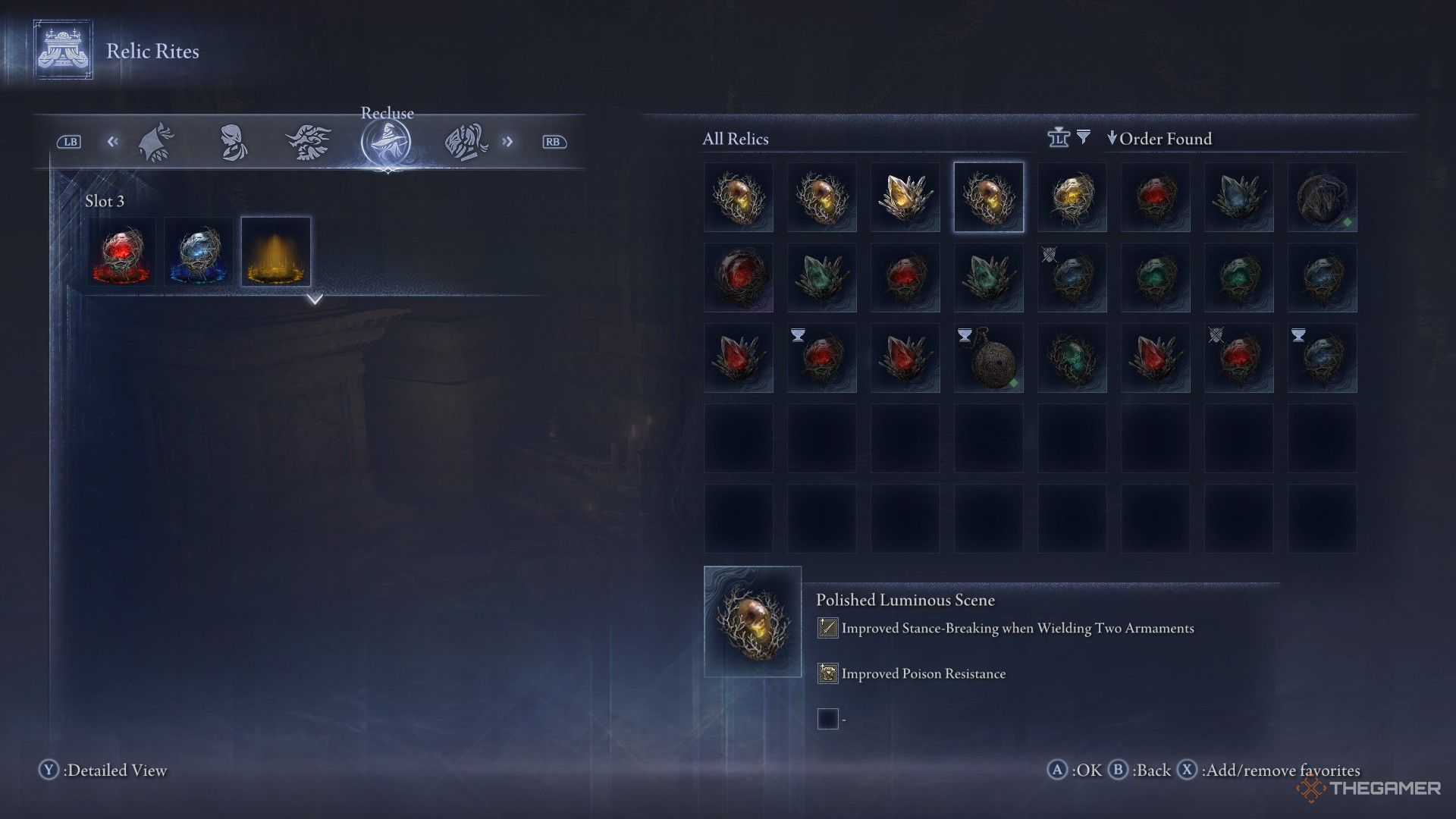Viewport: 1456px width, 819px height.
Task: Change the Order Found sorting
Action: 1159,139
